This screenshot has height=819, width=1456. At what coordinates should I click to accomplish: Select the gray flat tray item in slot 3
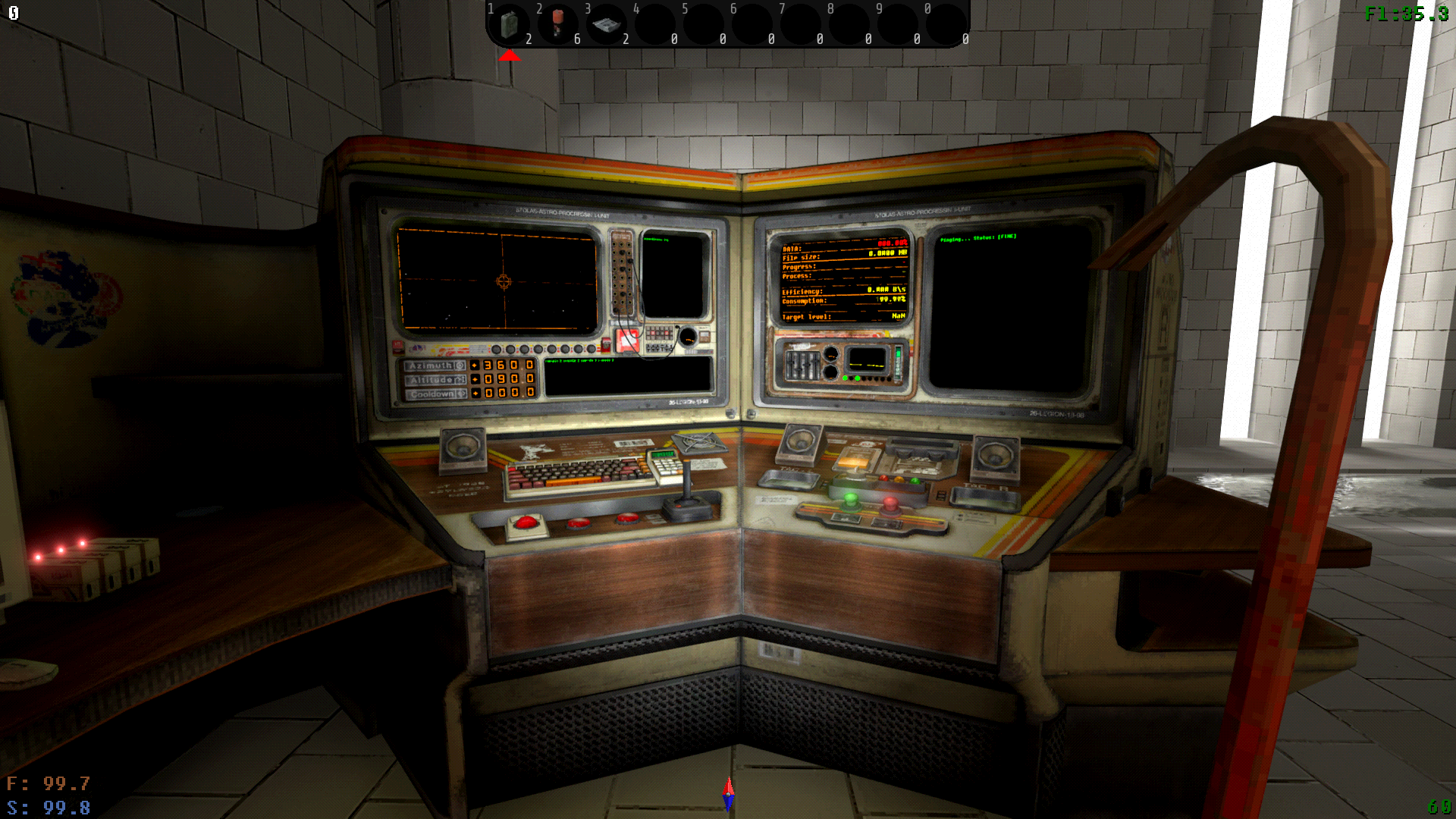click(x=606, y=25)
